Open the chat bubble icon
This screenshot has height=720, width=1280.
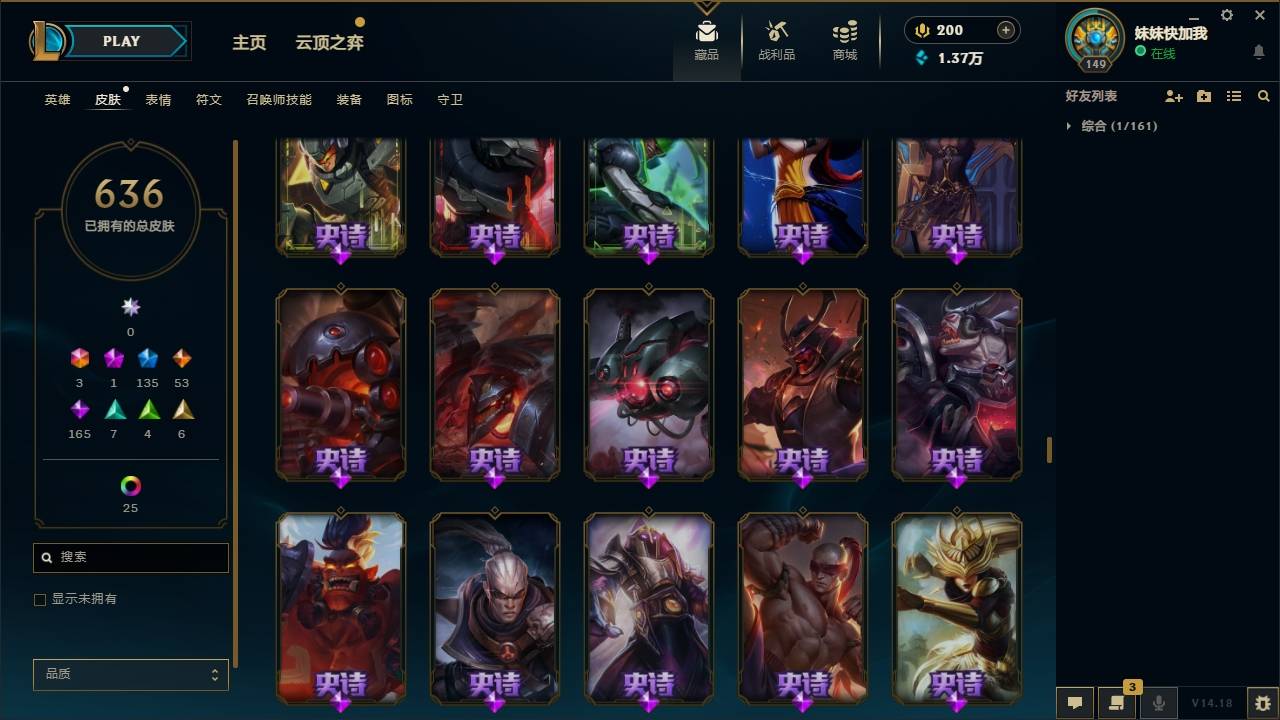point(1074,703)
